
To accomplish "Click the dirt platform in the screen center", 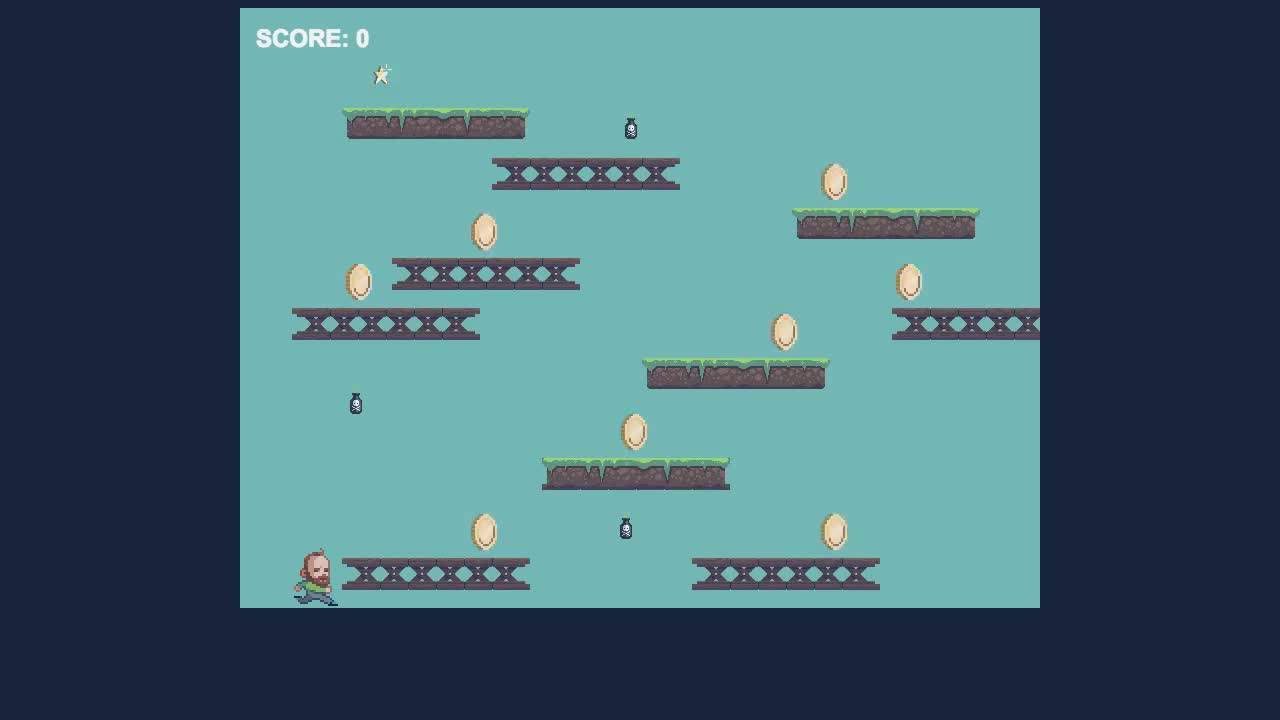I will click(736, 374).
